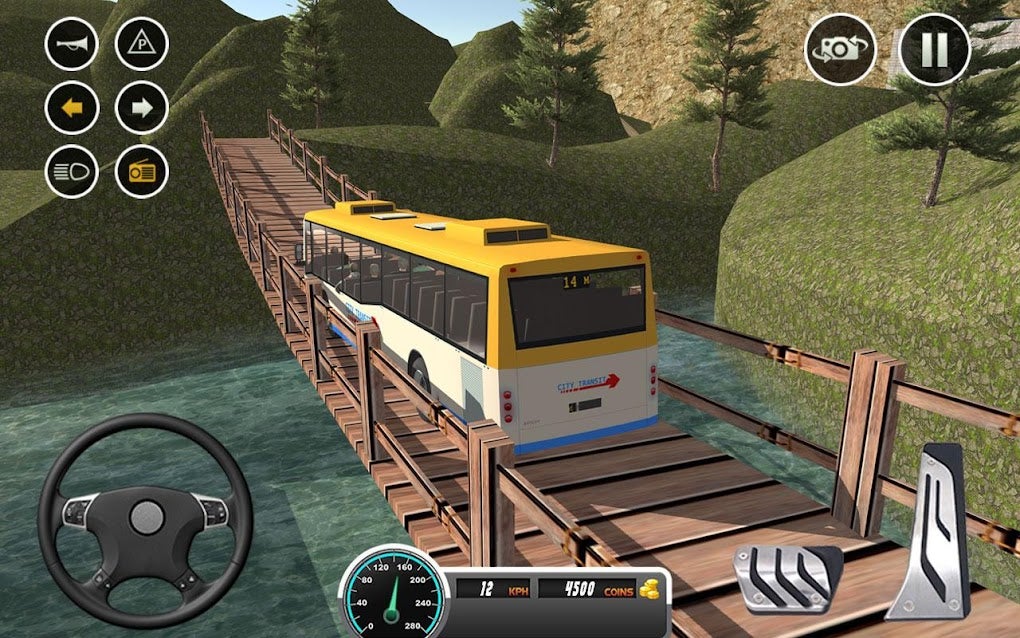Viewport: 1020px width, 638px height.
Task: Activate the left turn arrow indicator
Action: pos(72,108)
